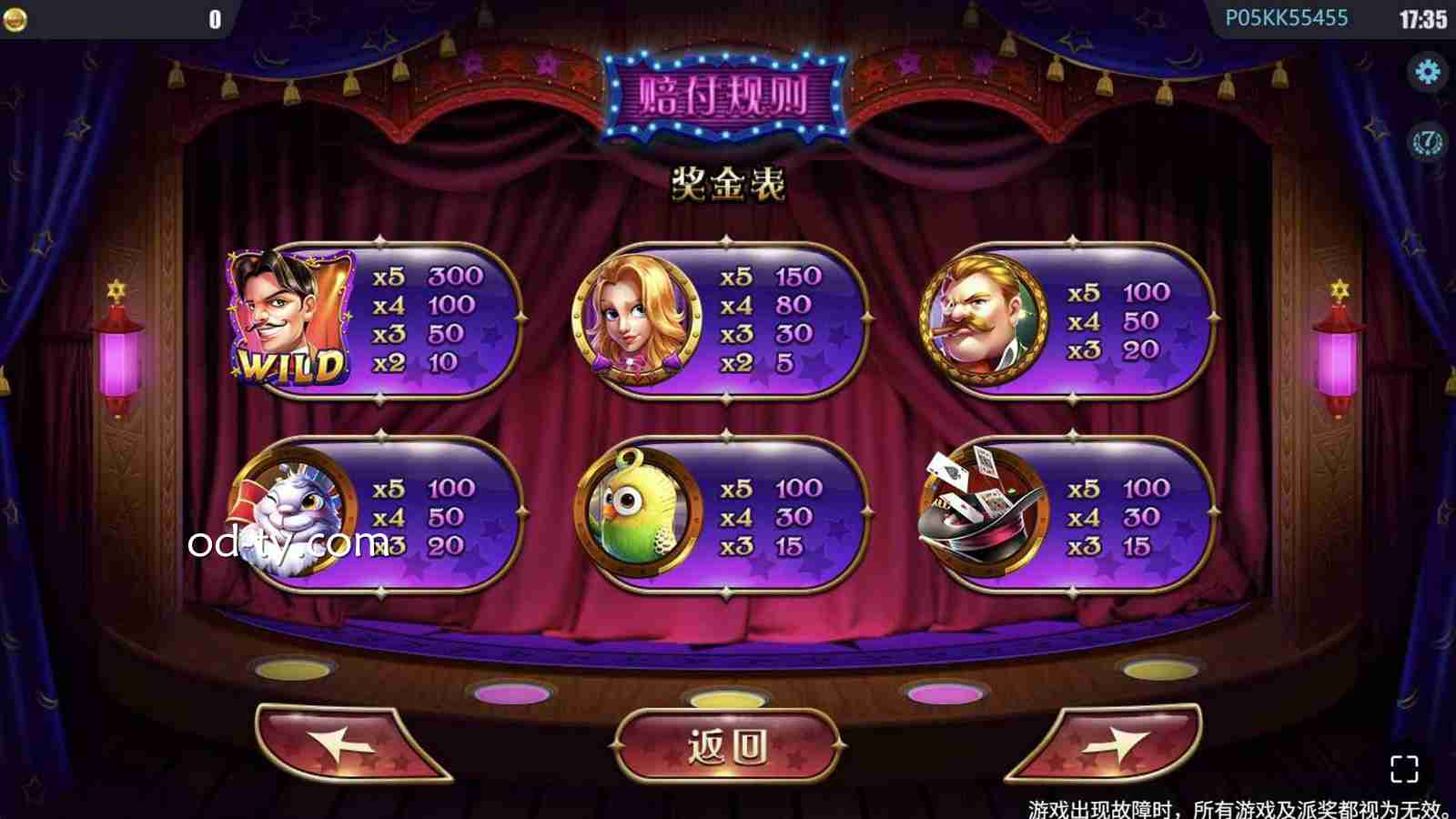
Task: Click the od-ty.com watermark text
Action: (282, 543)
